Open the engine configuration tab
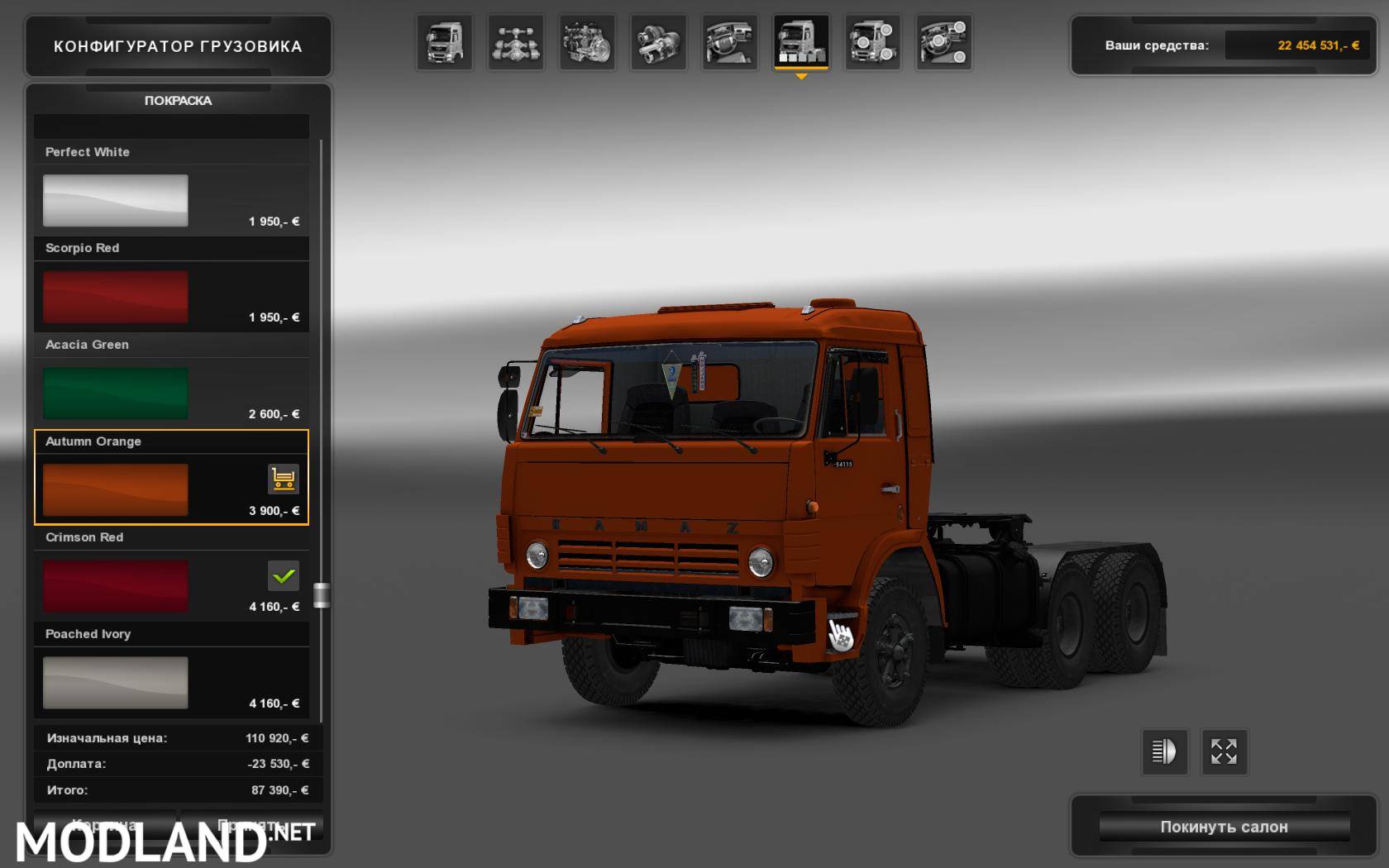 (587, 42)
